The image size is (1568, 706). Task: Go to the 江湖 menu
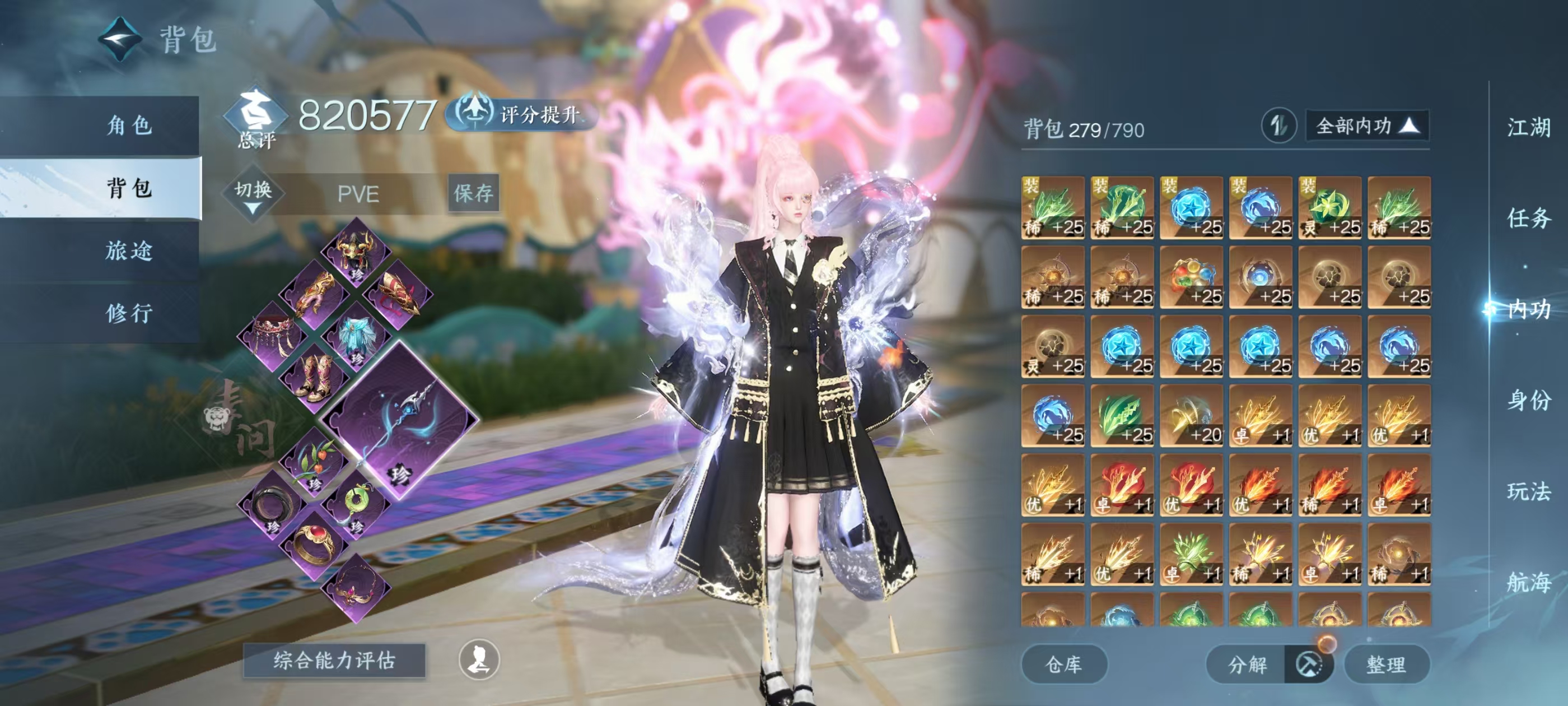click(x=1528, y=127)
